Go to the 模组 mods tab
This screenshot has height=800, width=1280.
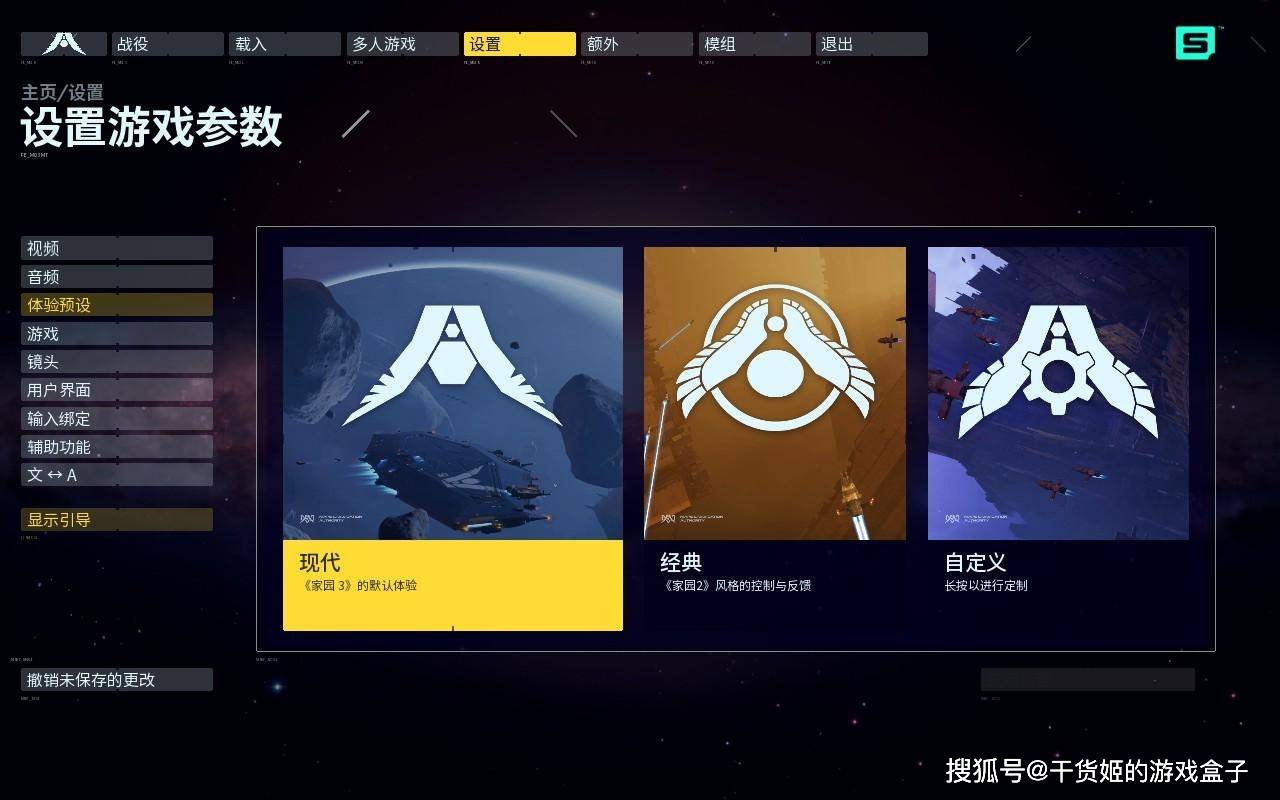click(x=753, y=44)
